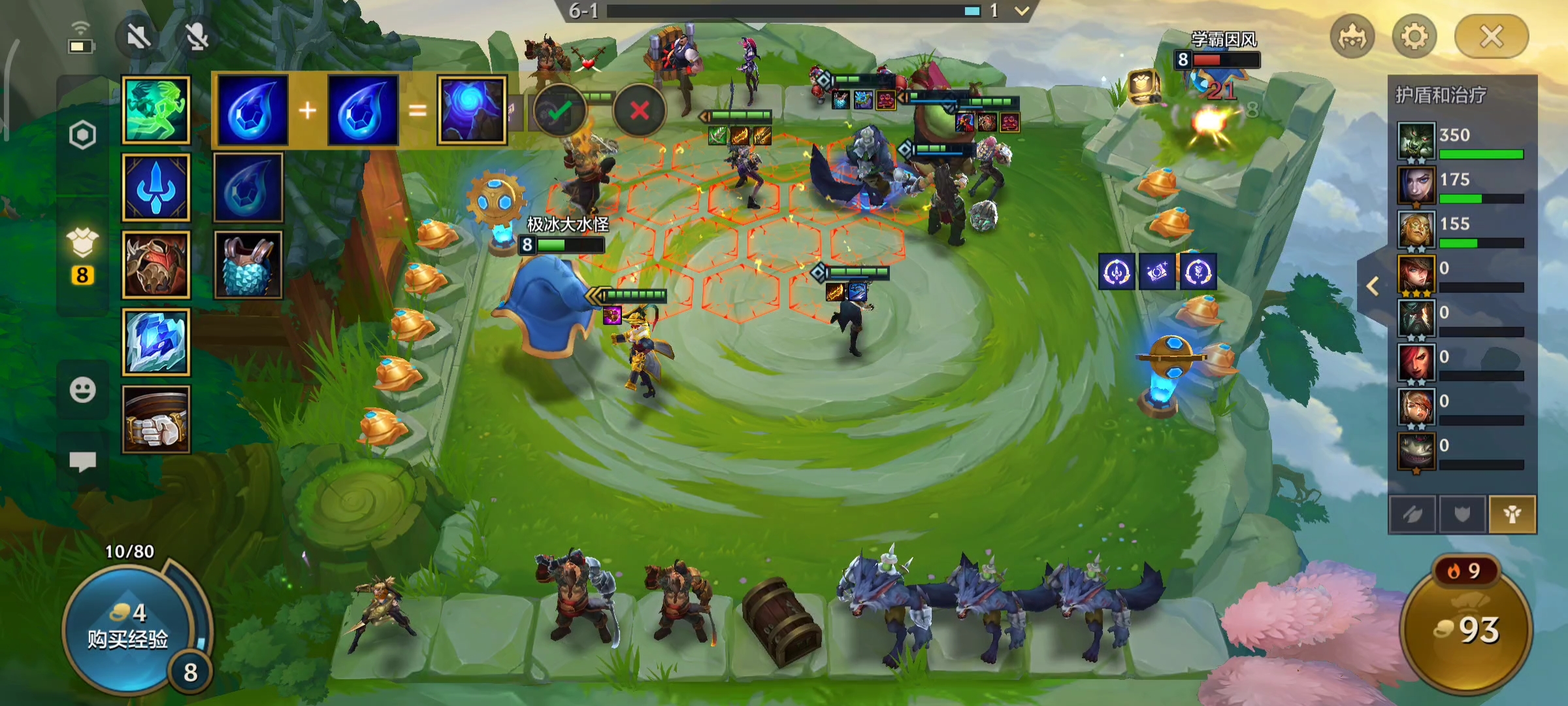The width and height of the screenshot is (1568, 706).
Task: Select the Giant's Belt item
Action: [156, 419]
